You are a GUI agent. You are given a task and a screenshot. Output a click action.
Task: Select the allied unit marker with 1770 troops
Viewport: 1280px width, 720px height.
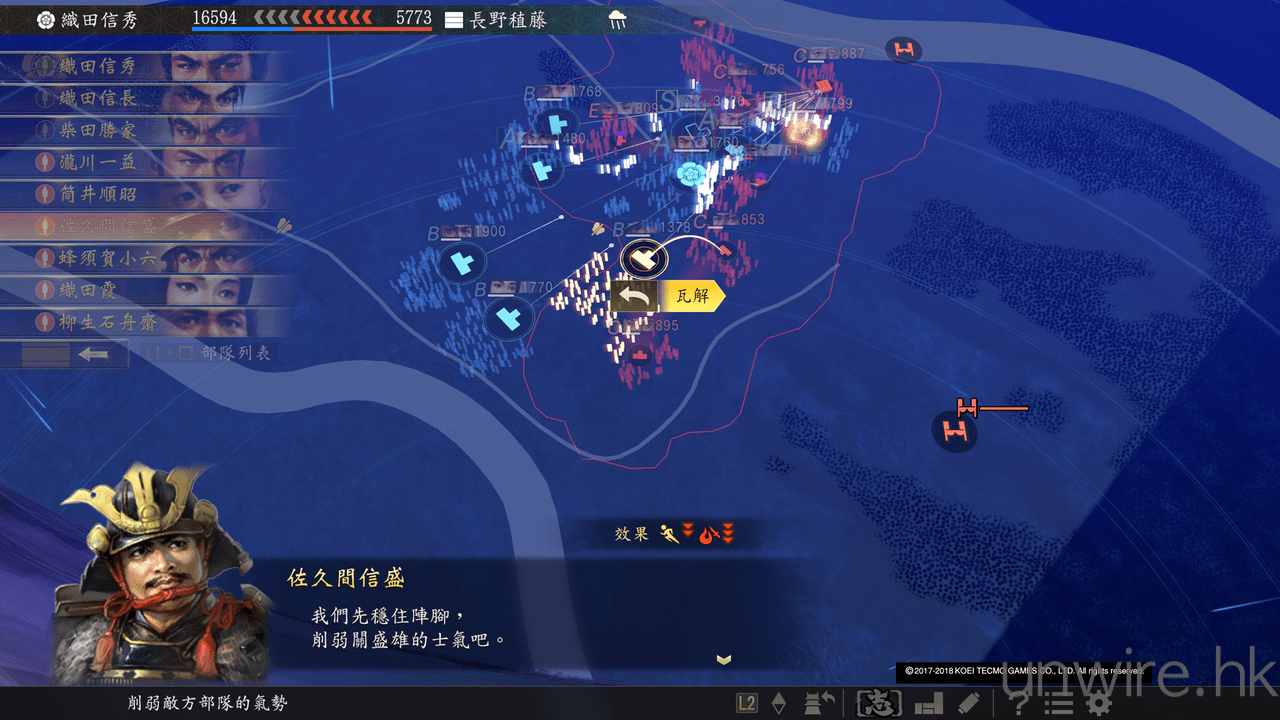coord(508,320)
